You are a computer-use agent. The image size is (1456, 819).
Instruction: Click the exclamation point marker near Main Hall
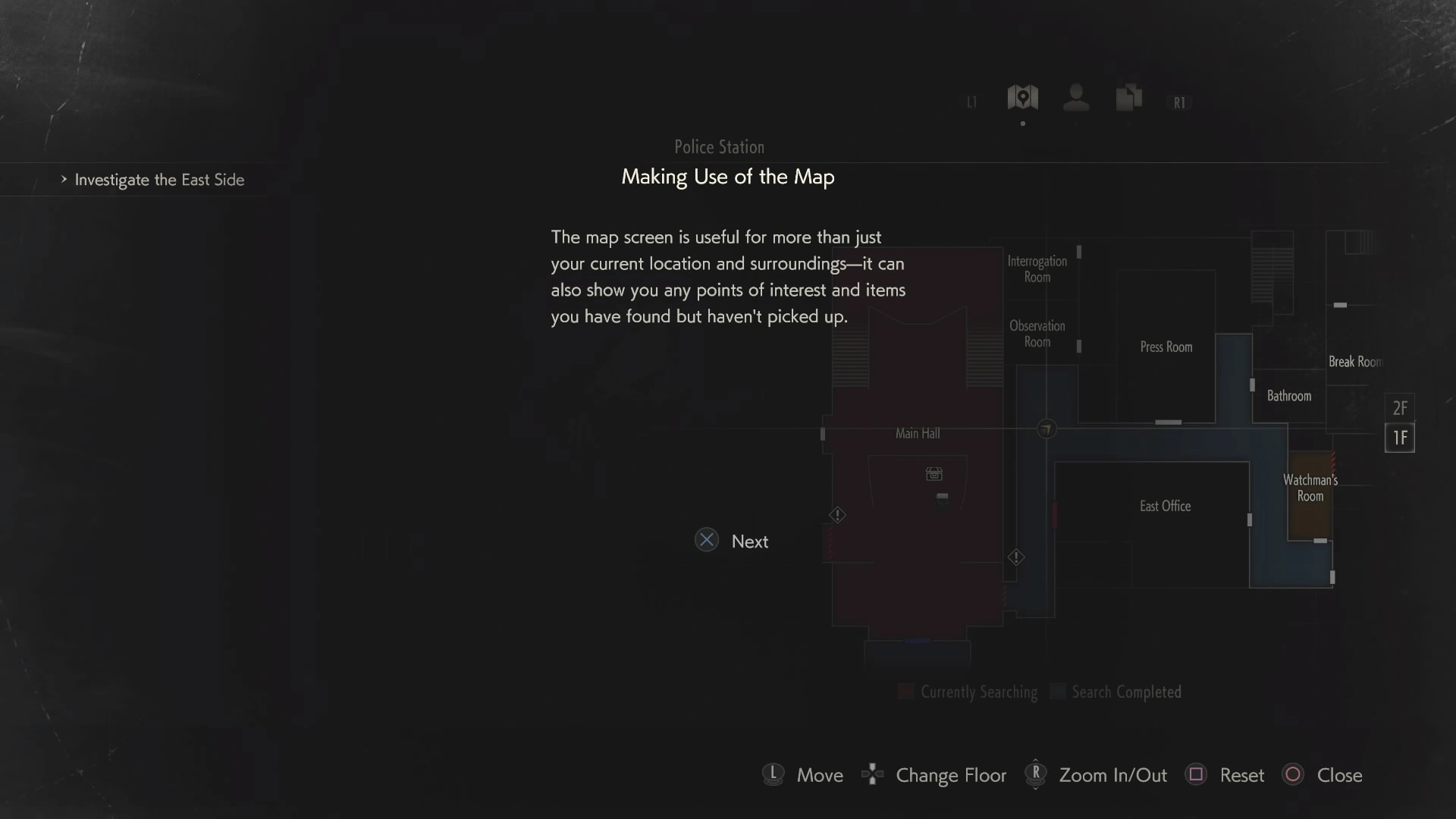pos(837,515)
